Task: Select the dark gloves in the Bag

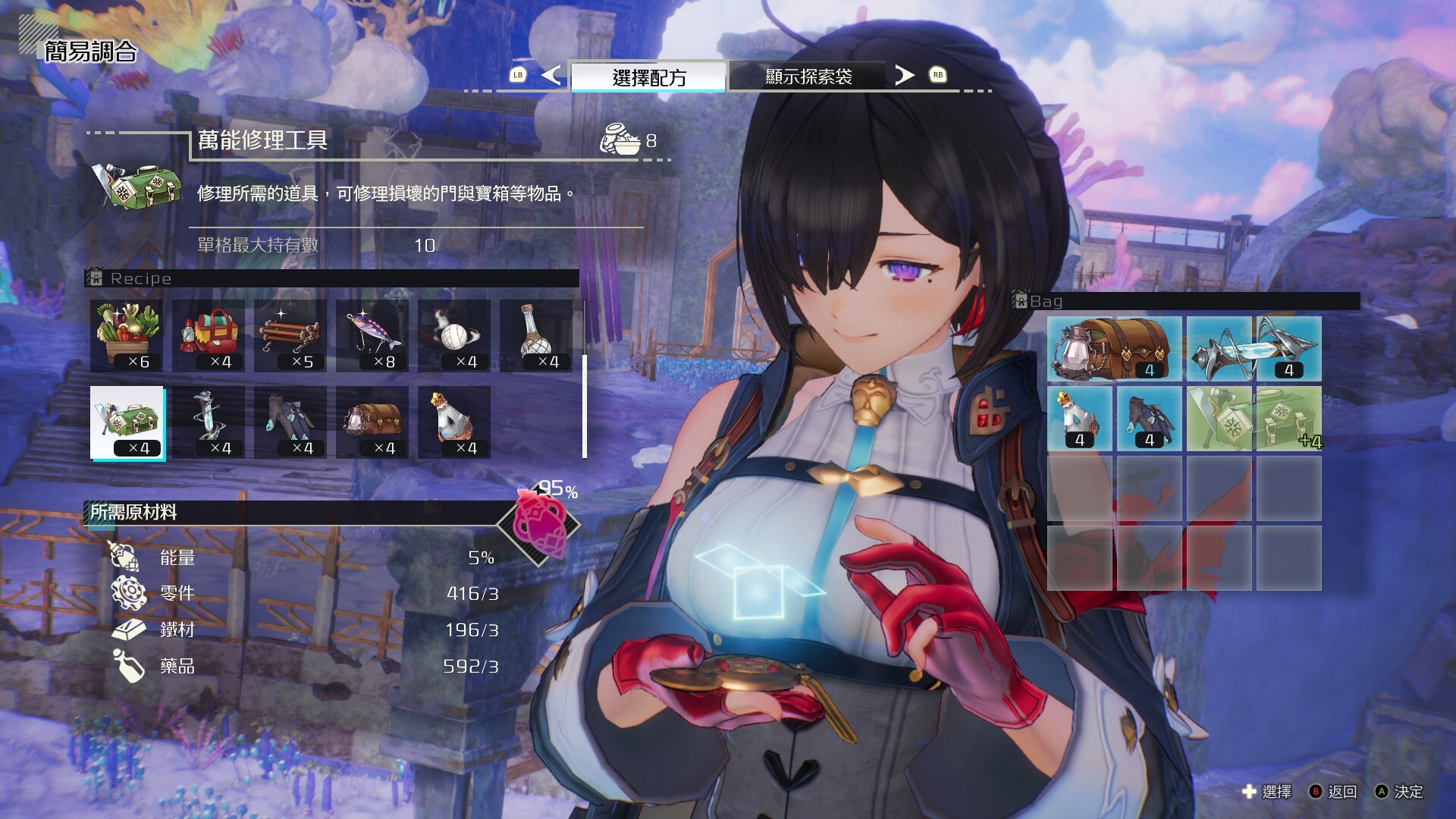Action: click(1149, 419)
